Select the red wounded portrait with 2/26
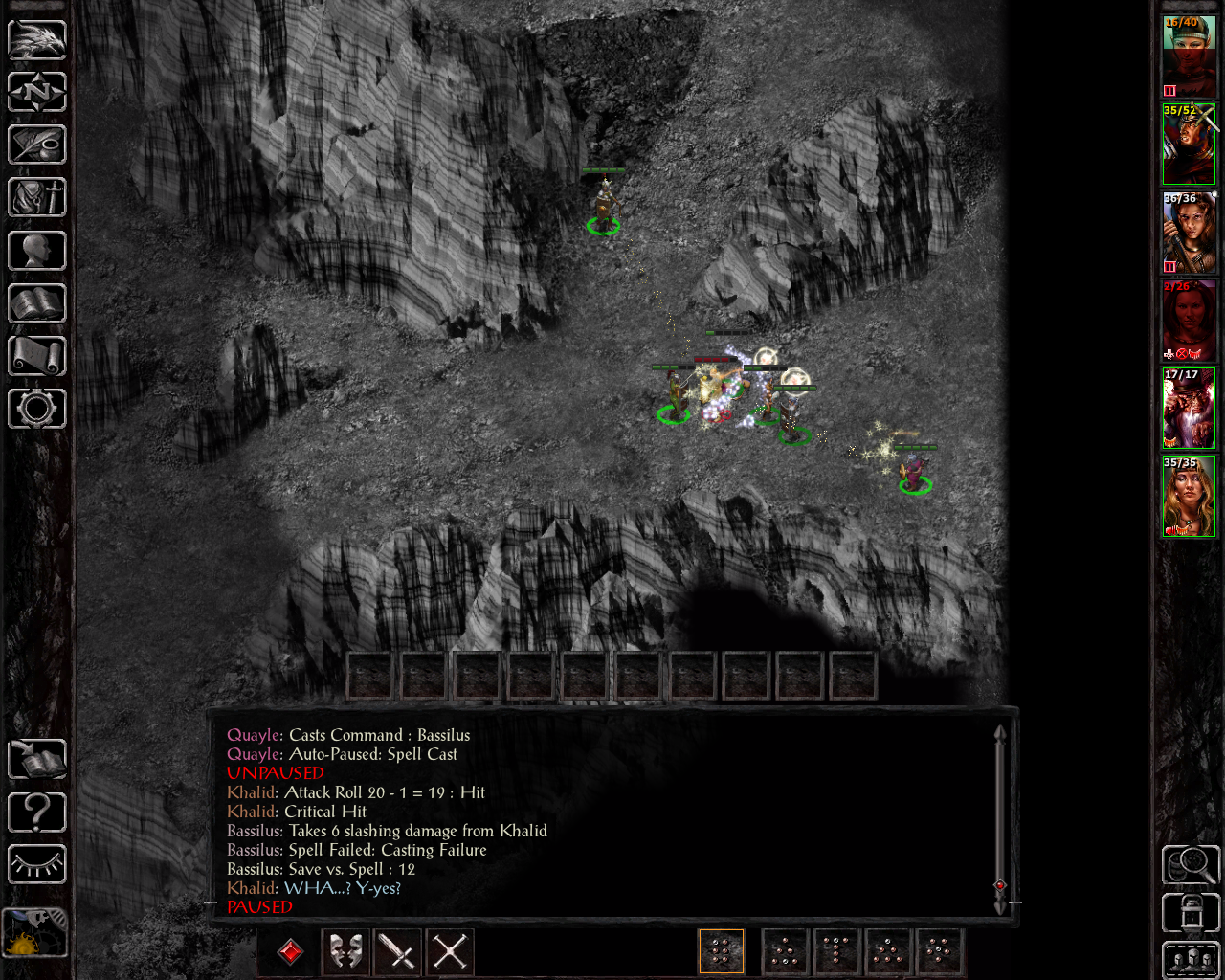 [1189, 321]
